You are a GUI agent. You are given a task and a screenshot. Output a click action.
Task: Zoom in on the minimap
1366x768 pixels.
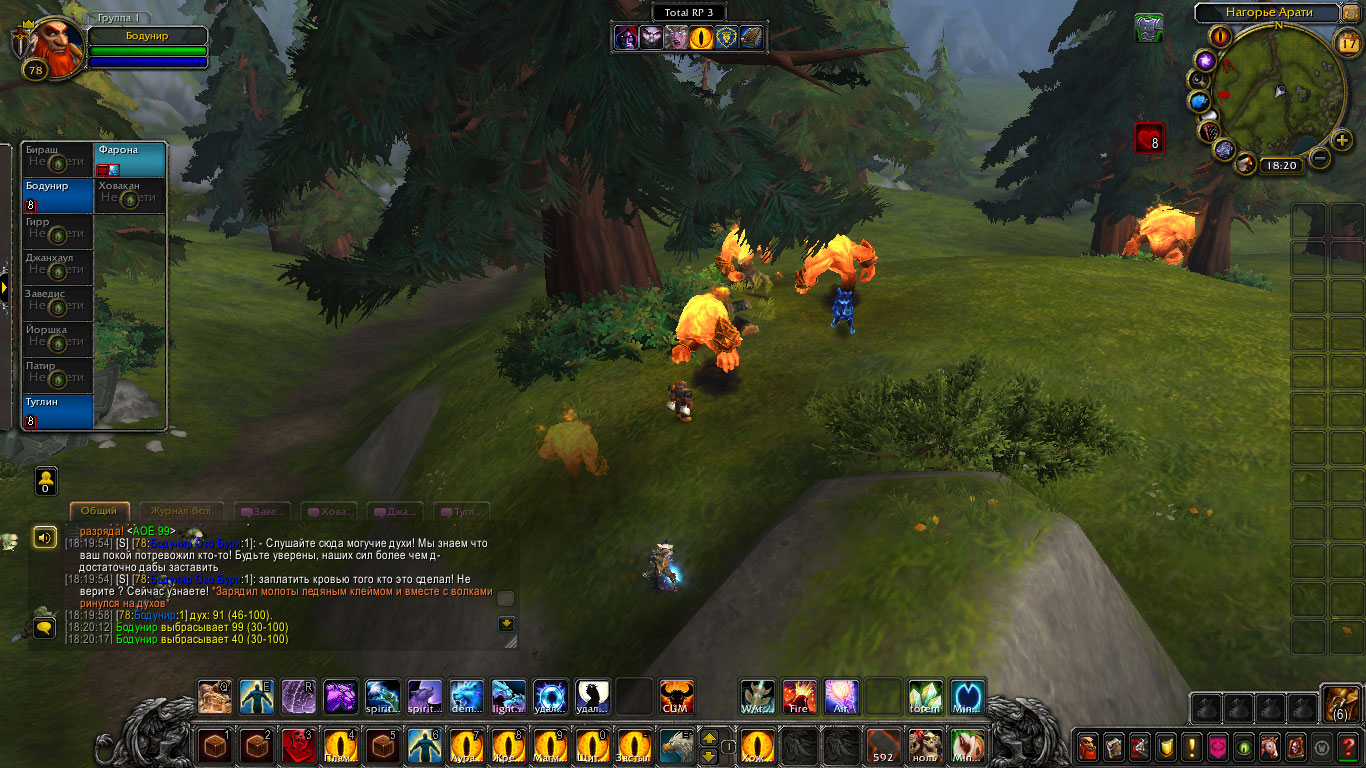coord(1342,139)
